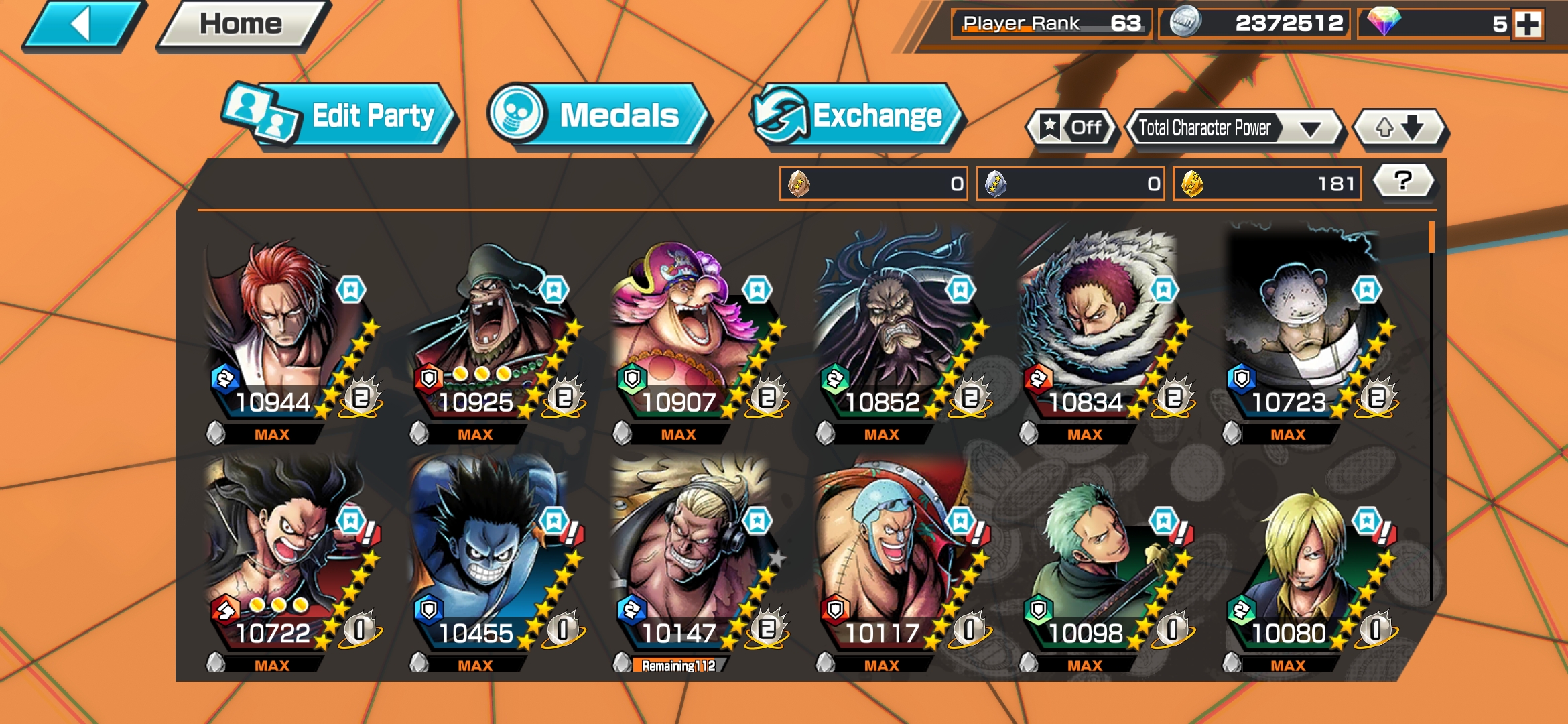Viewport: 1568px width, 724px height.
Task: Click the Berry coin currency icon
Action: [1186, 22]
